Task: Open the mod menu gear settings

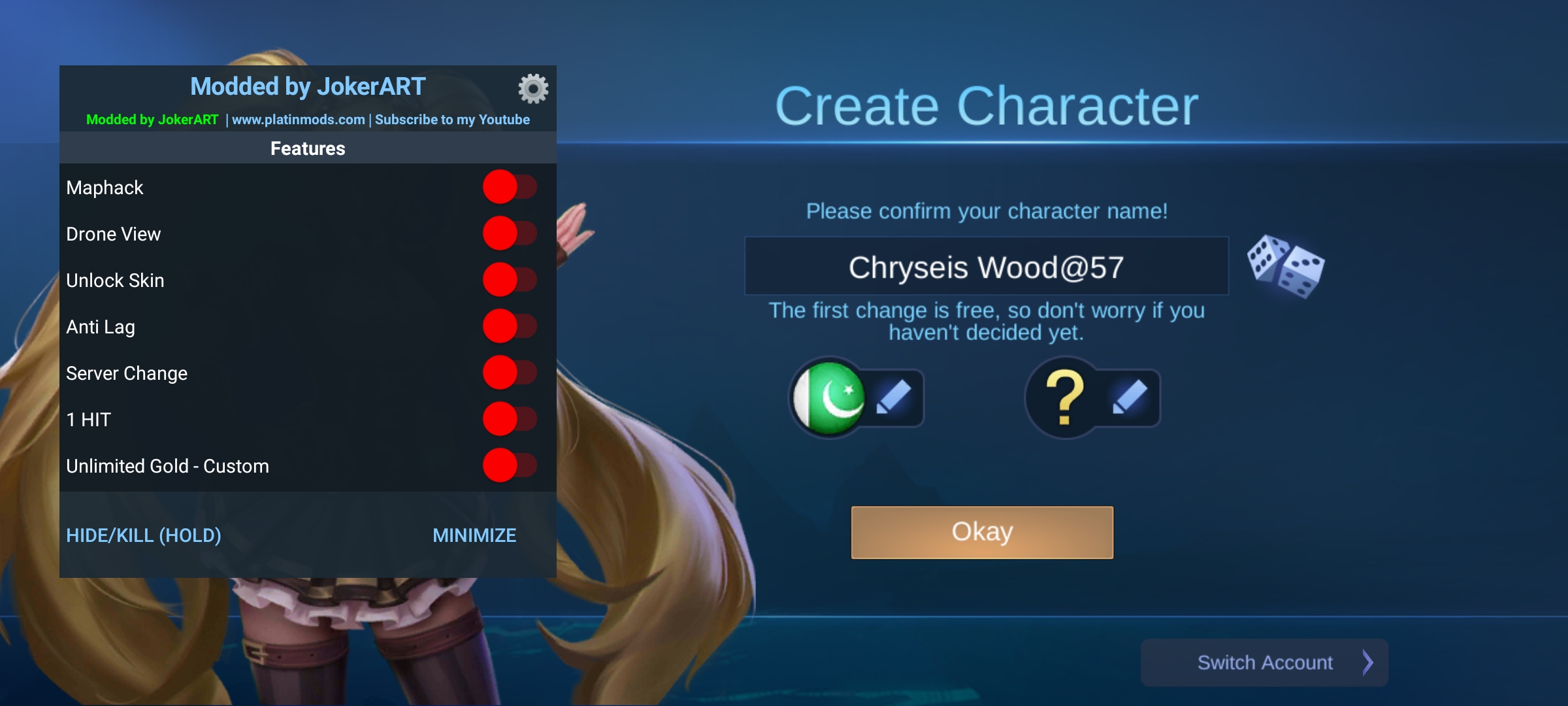Action: [533, 88]
